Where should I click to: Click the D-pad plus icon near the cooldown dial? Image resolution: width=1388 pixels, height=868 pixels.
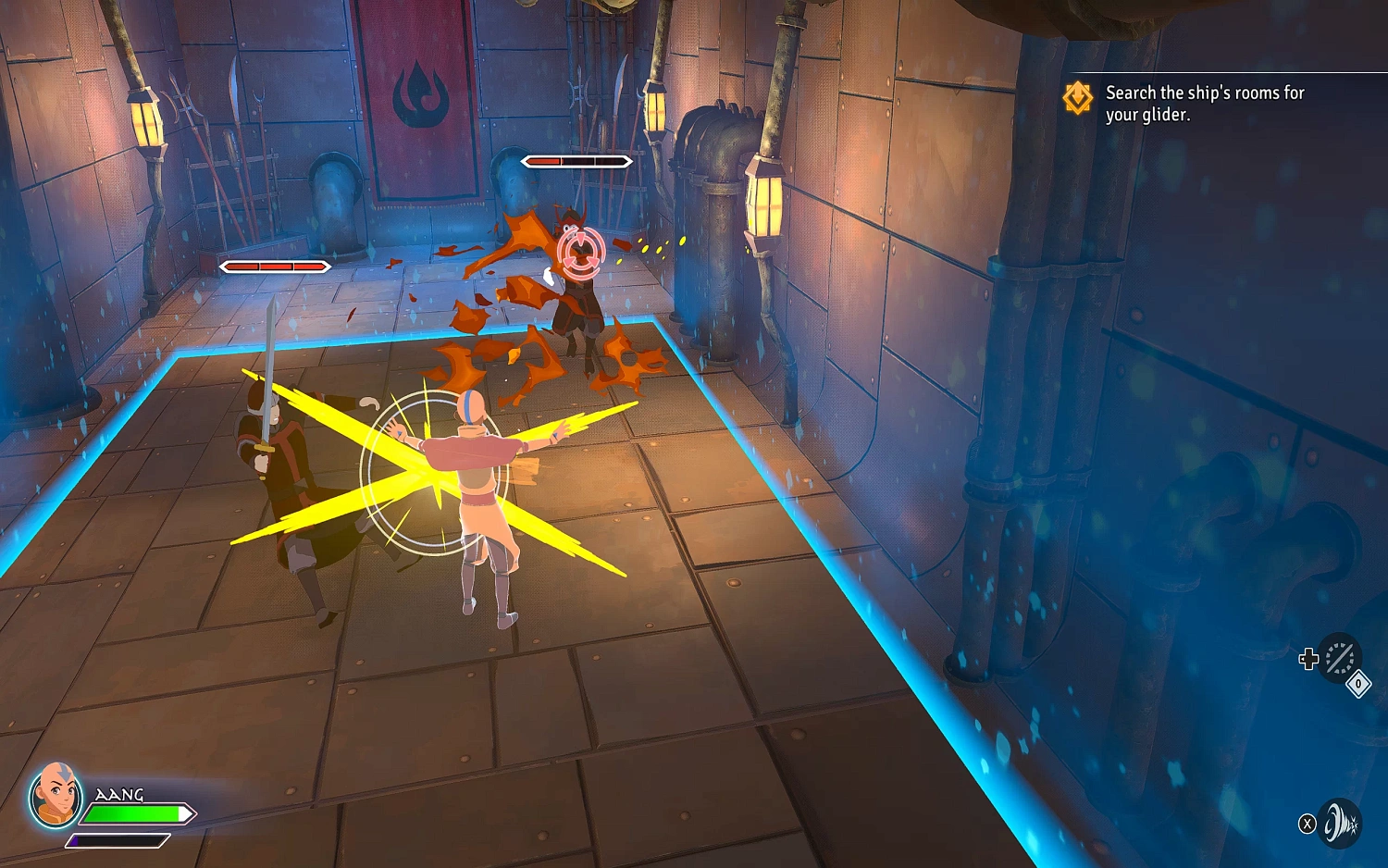coord(1309,660)
